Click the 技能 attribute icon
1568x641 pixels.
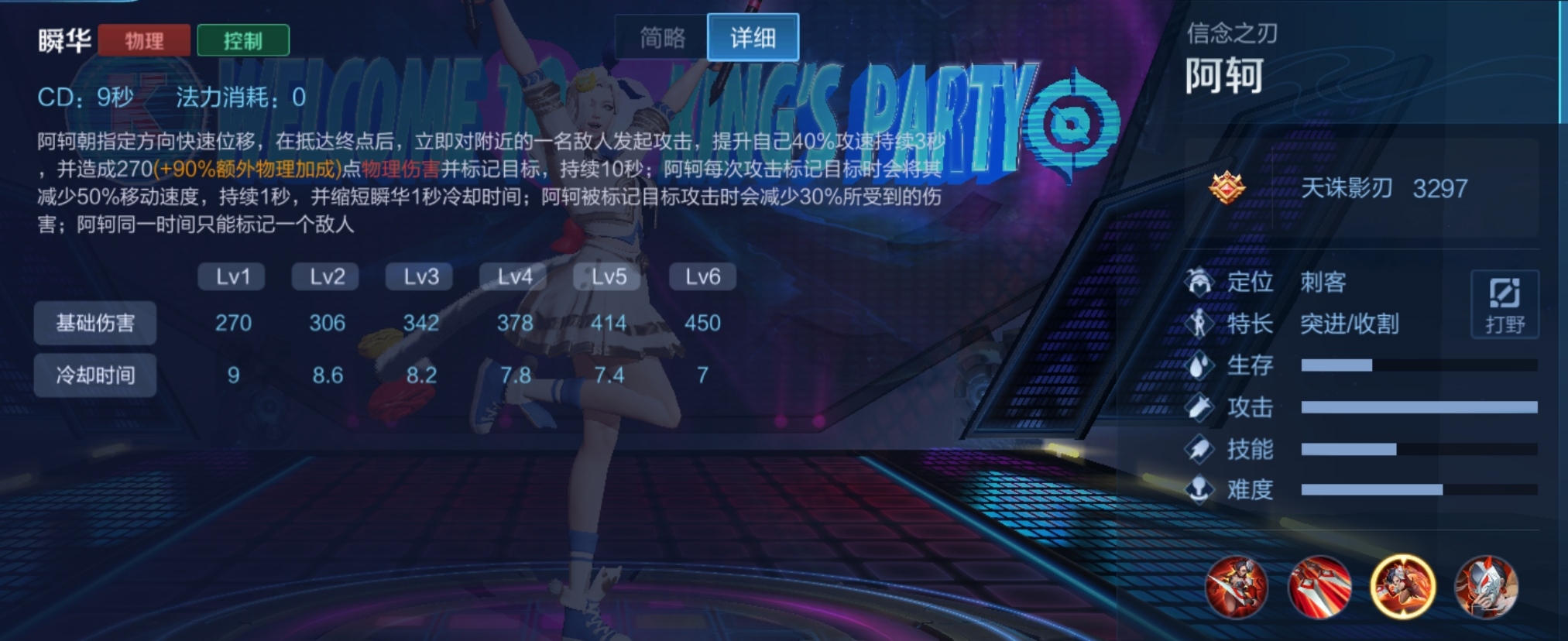click(1199, 450)
